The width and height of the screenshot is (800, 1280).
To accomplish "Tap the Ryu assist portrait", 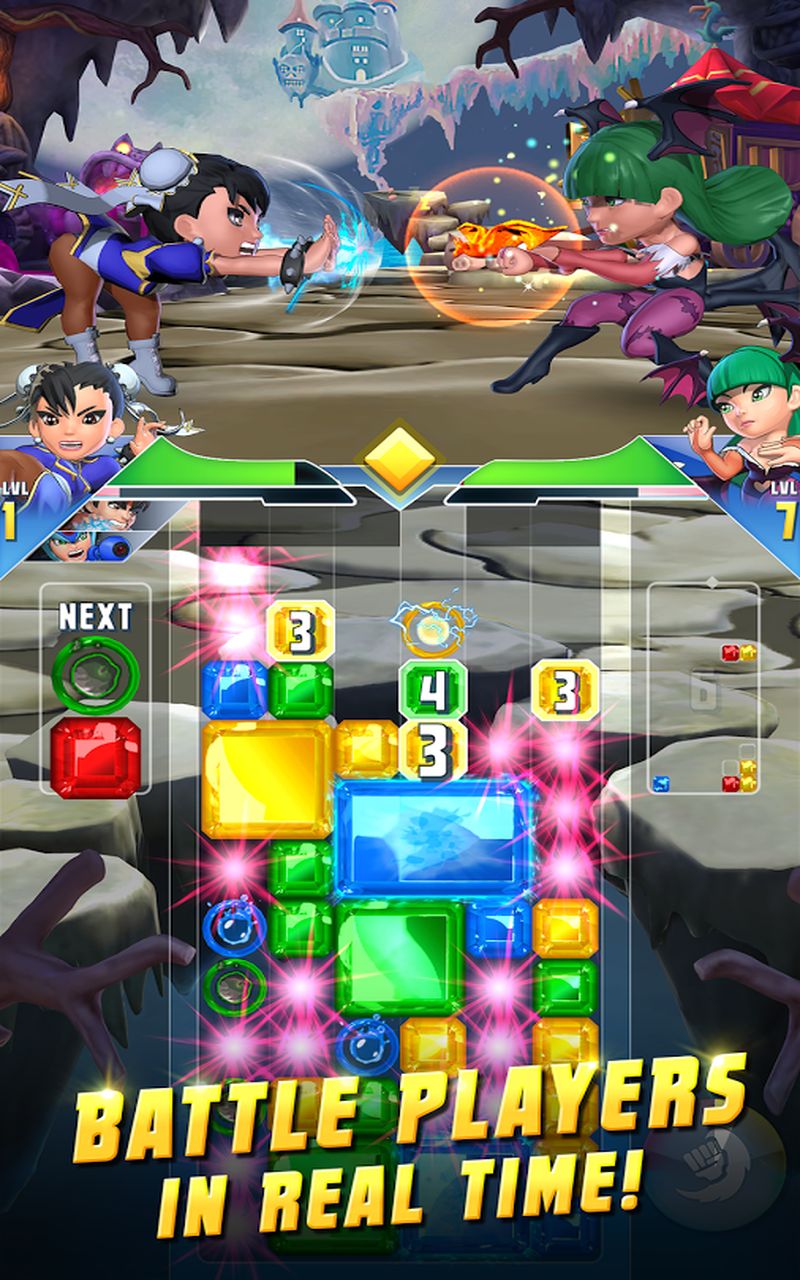I will point(115,515).
